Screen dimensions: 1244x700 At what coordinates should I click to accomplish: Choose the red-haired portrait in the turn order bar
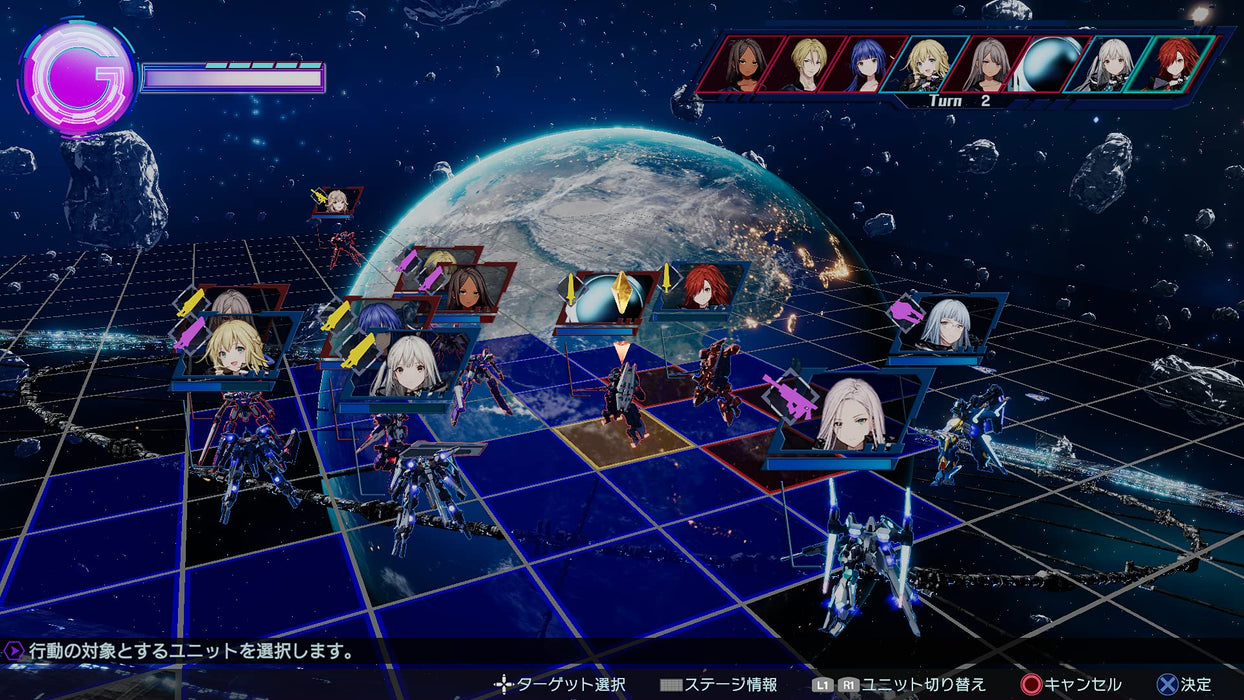pyautogui.click(x=1177, y=64)
